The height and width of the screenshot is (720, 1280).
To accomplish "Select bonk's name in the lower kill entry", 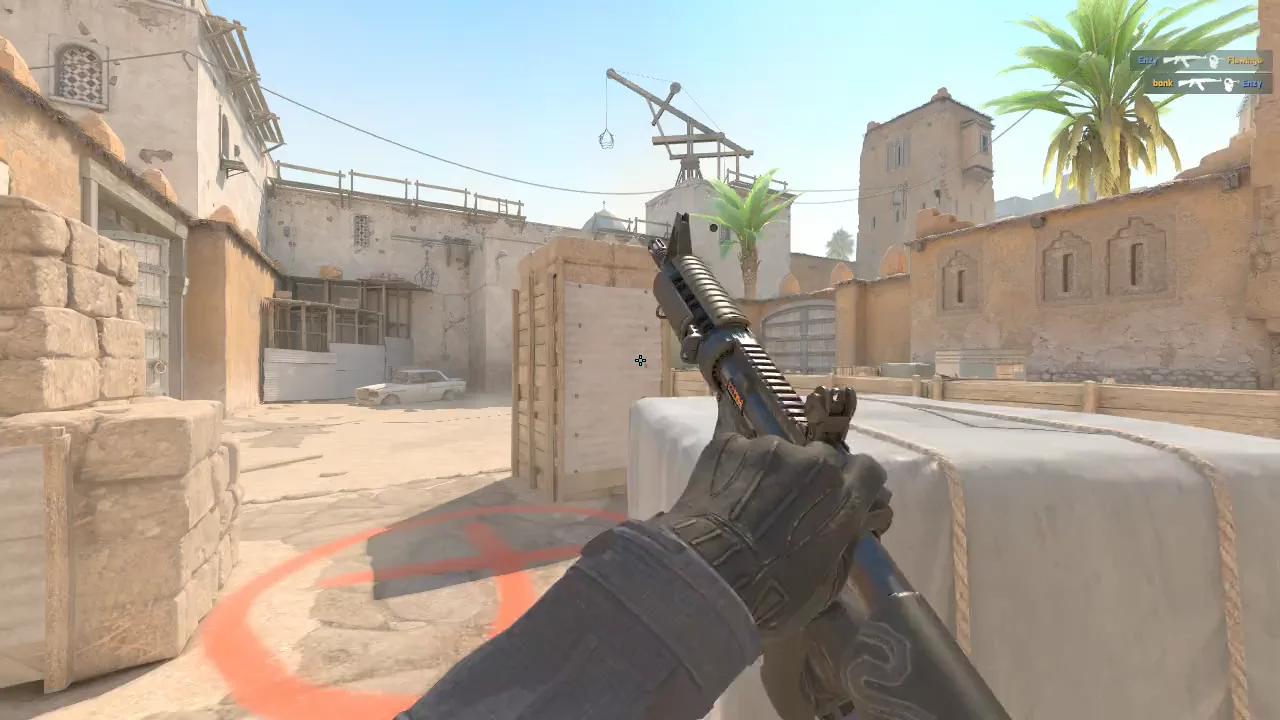I will (x=1162, y=83).
